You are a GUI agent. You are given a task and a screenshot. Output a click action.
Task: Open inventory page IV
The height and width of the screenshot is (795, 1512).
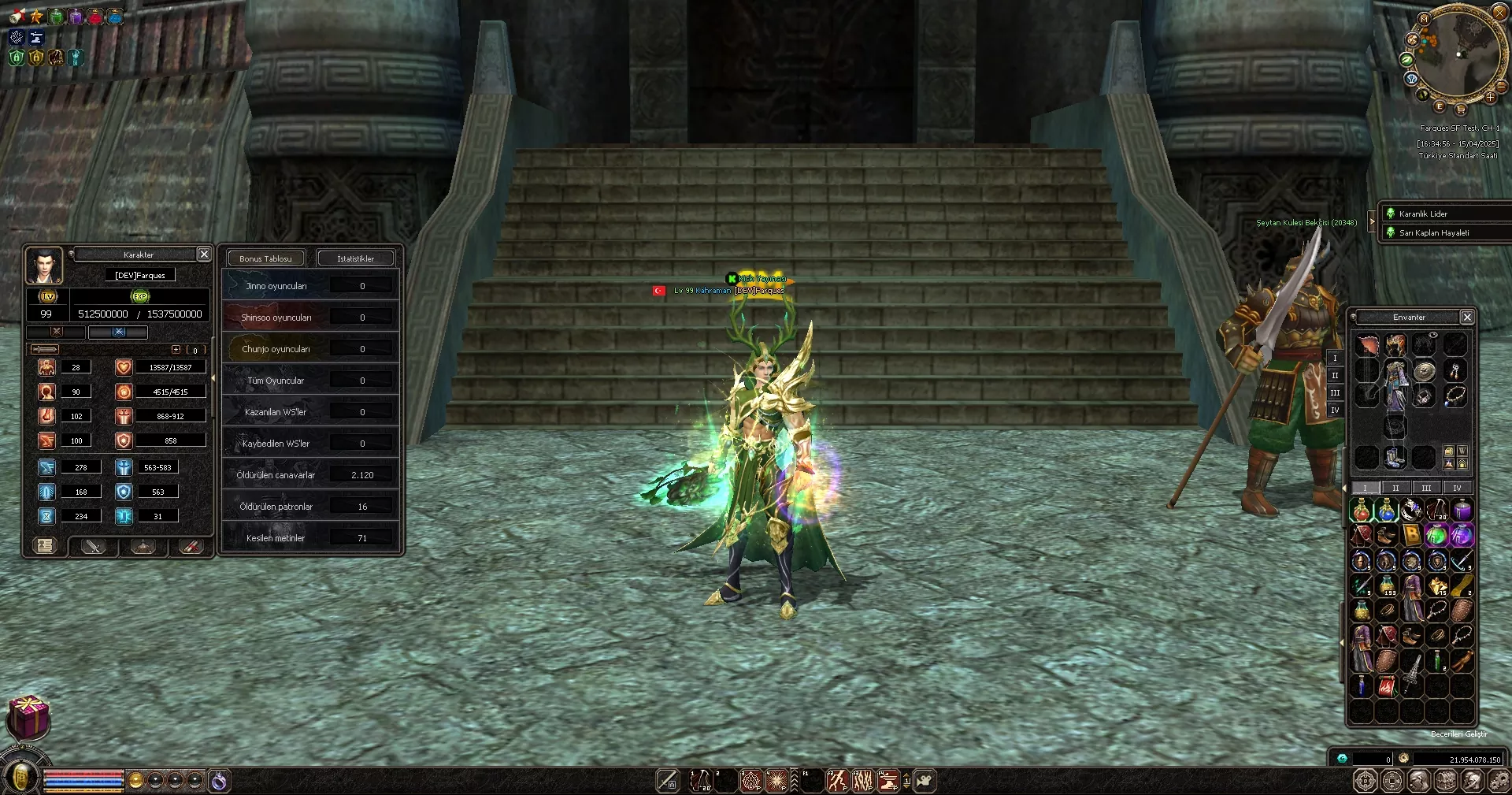point(1457,488)
